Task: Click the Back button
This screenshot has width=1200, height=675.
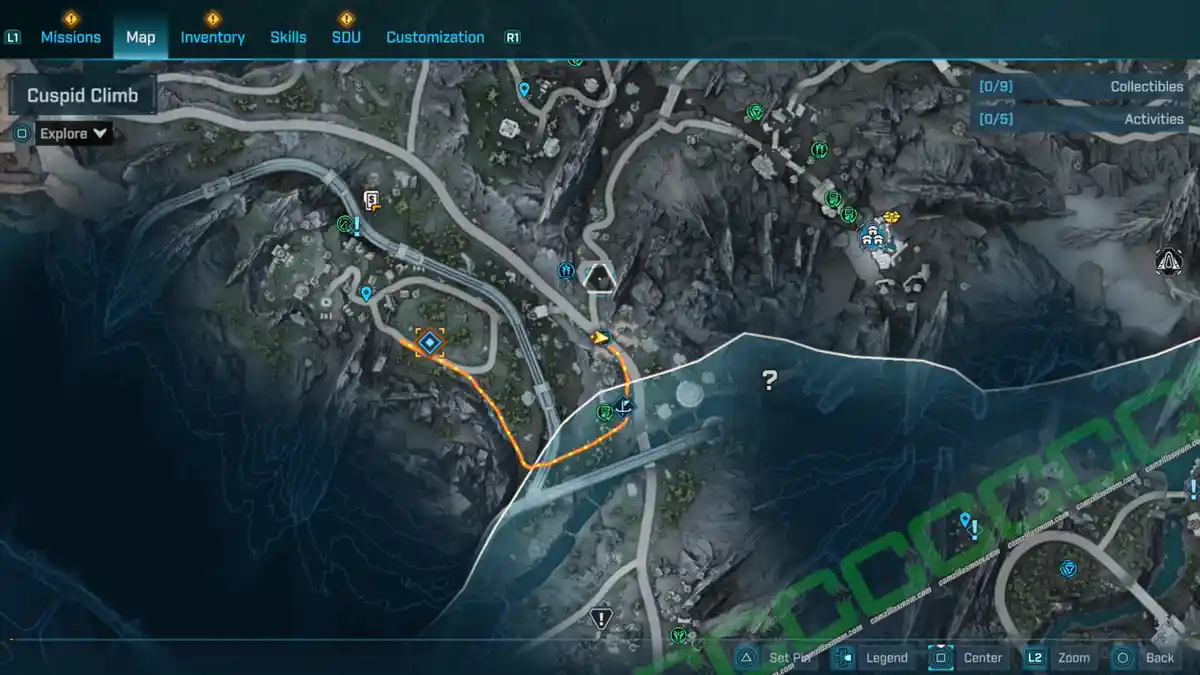Action: pyautogui.click(x=1146, y=658)
